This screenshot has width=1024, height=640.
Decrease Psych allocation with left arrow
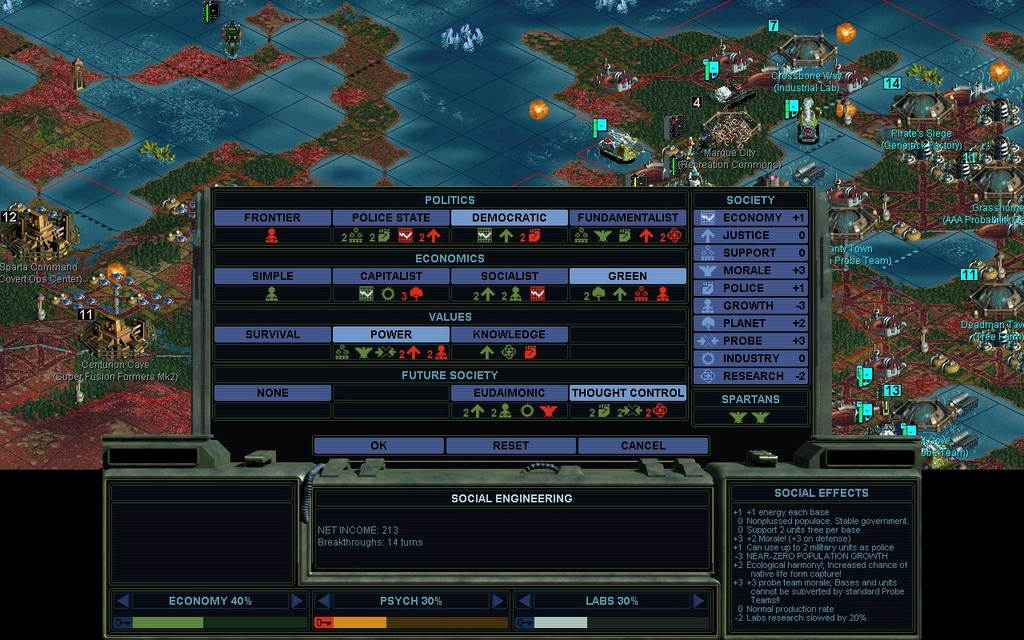[x=323, y=601]
